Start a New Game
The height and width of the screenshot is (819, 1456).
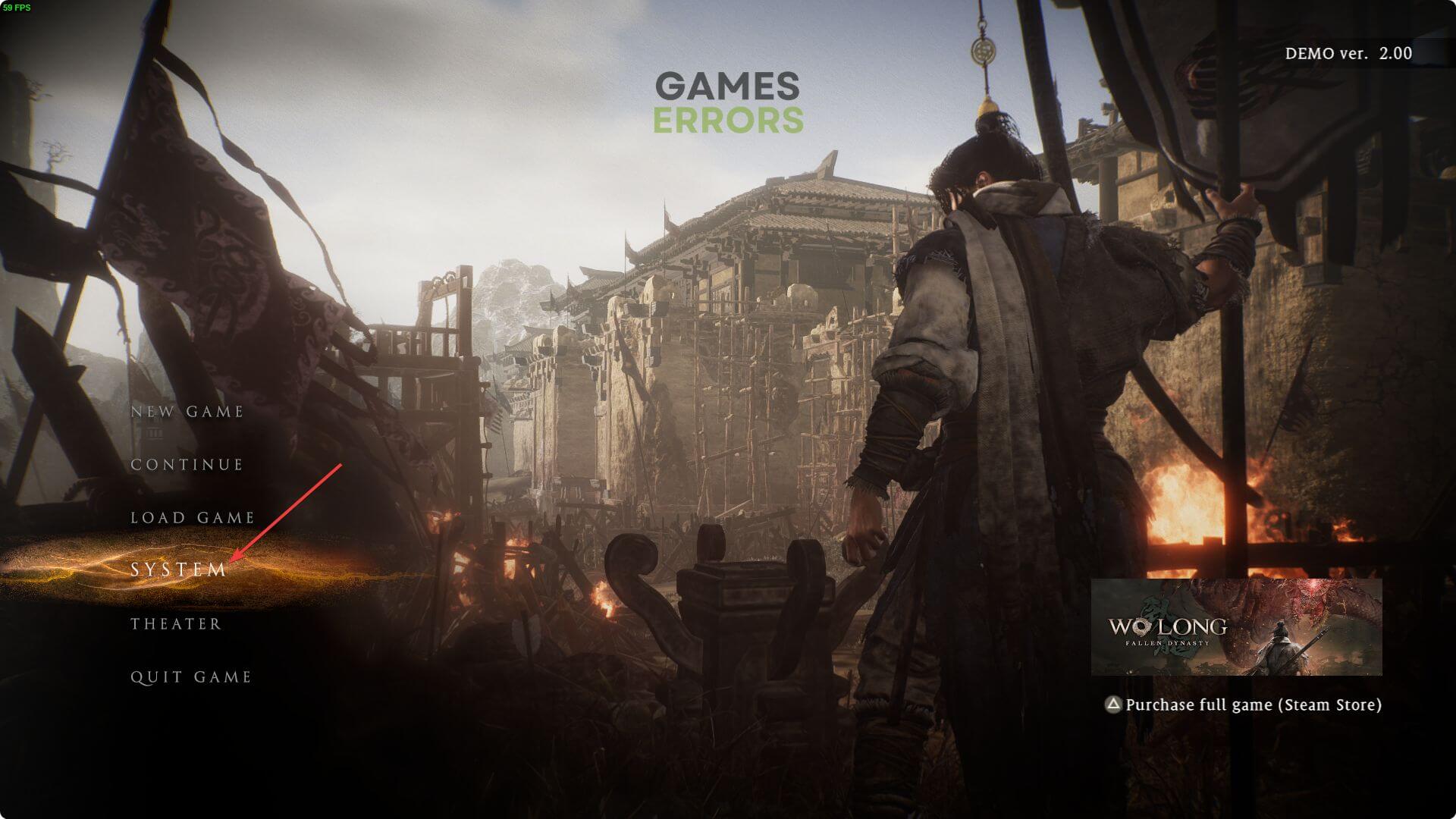point(187,412)
